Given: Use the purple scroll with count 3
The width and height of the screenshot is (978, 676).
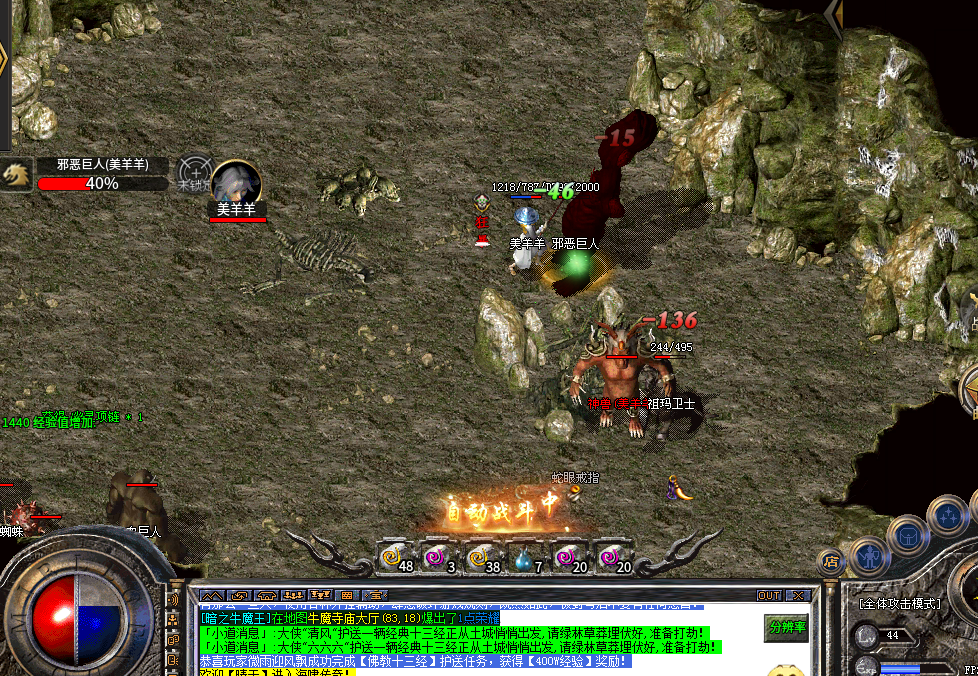Looking at the screenshot, I should point(436,557).
